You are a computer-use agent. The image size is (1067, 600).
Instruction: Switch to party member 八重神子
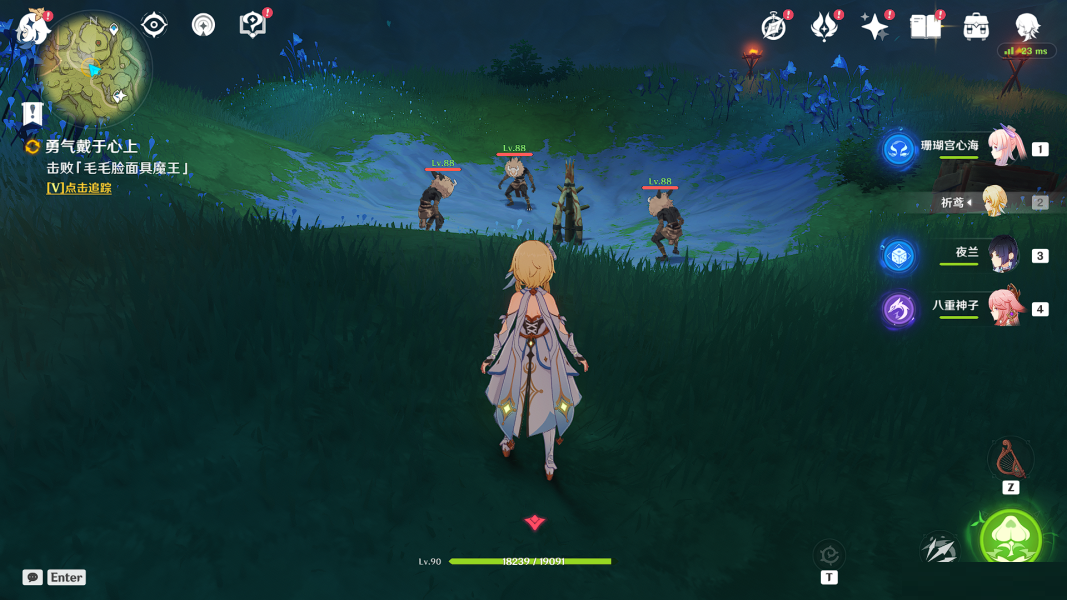click(1002, 308)
